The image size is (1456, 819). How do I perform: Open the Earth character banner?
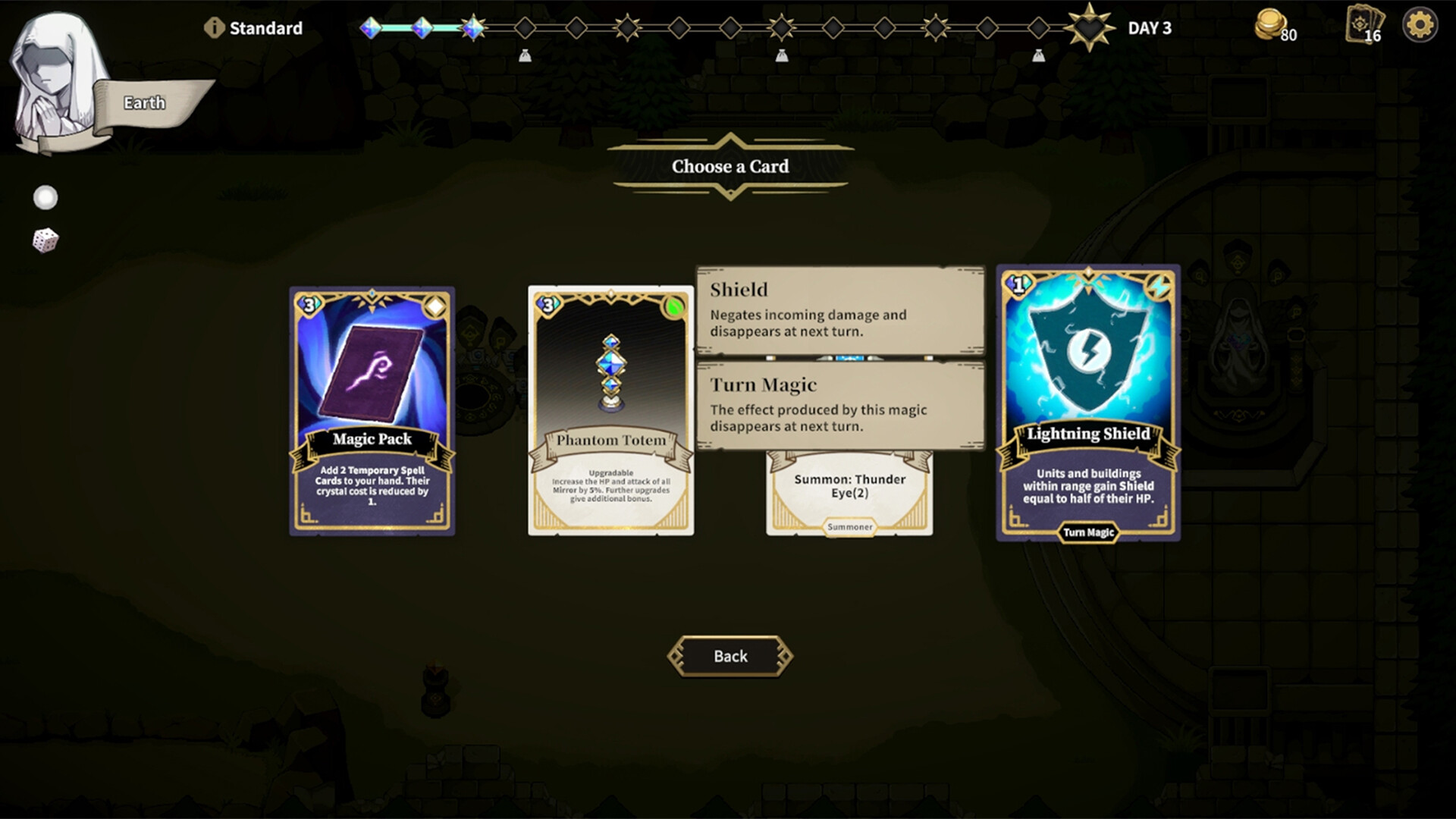144,102
